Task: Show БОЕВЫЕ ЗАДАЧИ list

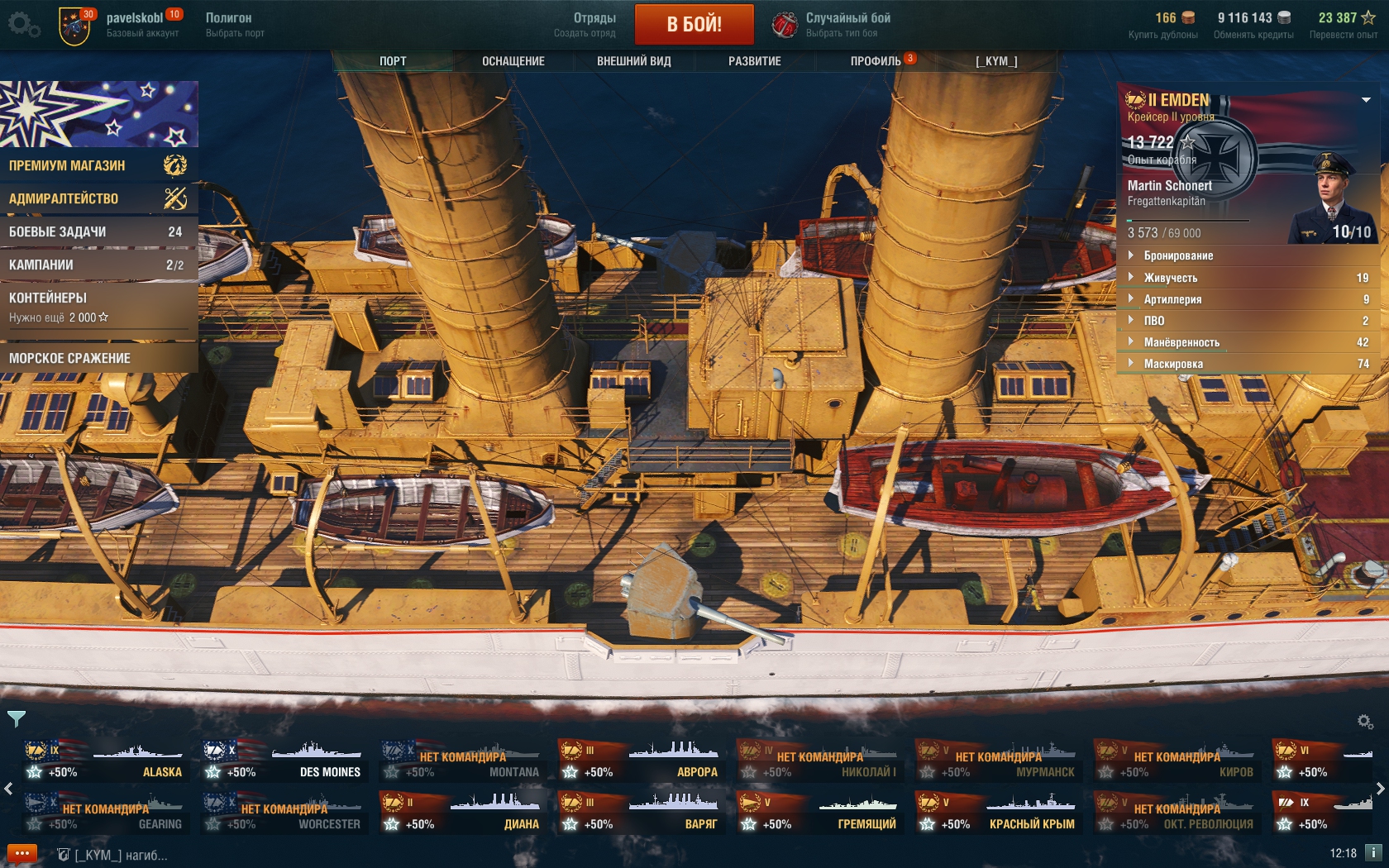Action: (98, 232)
